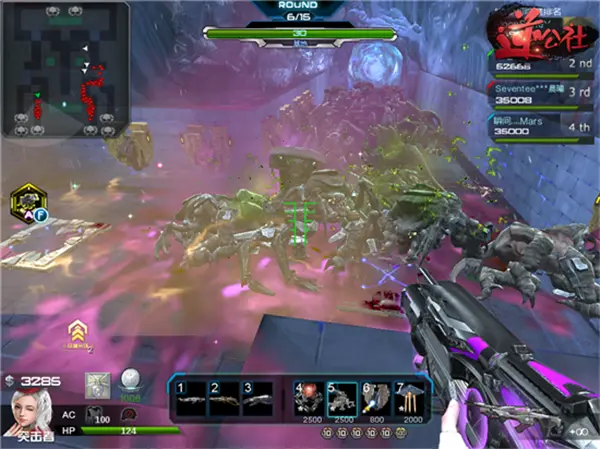Screen dimensions: 600x449
Task: Click the yellow chevron rank badge
Action: [x=75, y=330]
